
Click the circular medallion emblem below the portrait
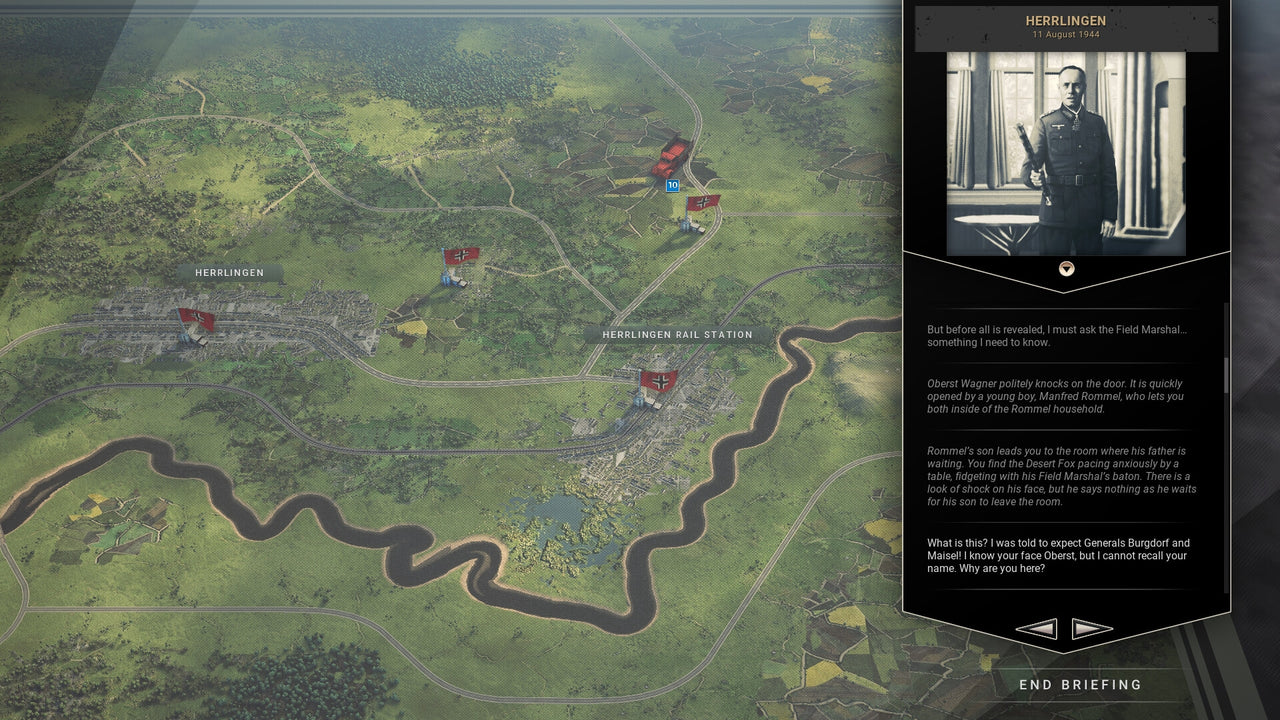point(1066,268)
